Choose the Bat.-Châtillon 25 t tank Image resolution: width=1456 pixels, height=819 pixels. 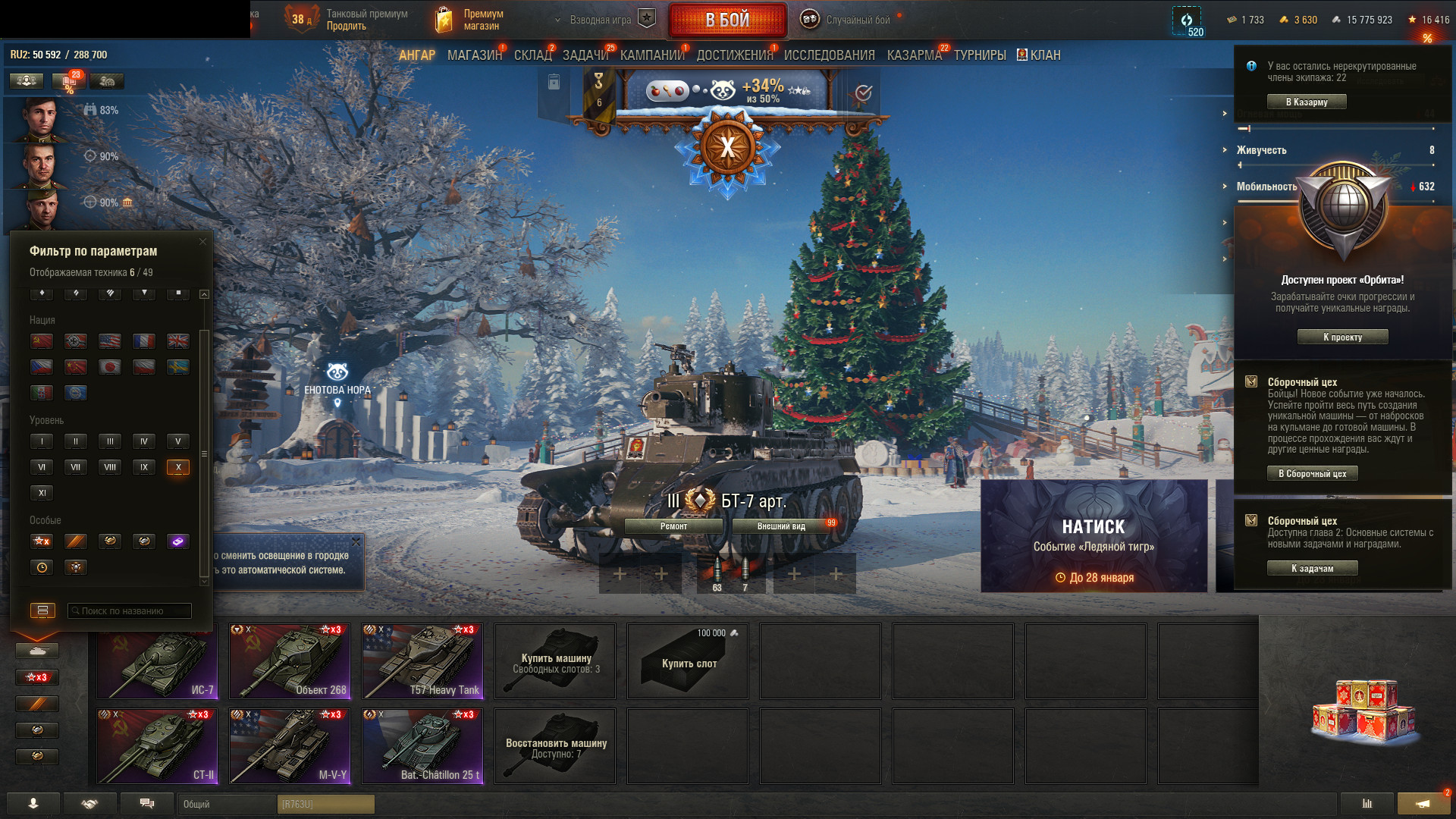pyautogui.click(x=422, y=746)
